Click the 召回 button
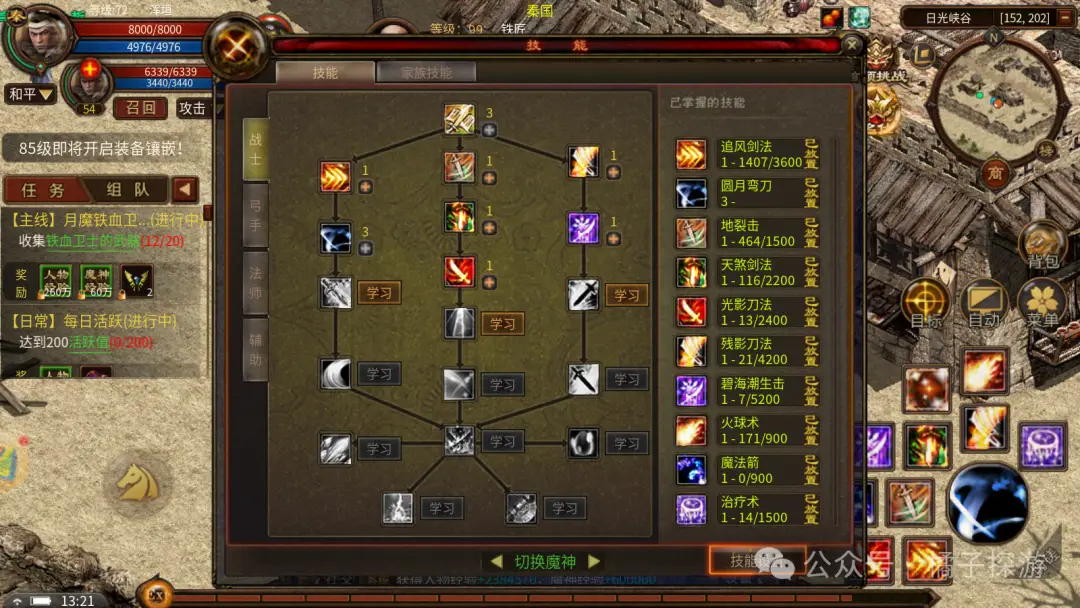 coord(140,108)
